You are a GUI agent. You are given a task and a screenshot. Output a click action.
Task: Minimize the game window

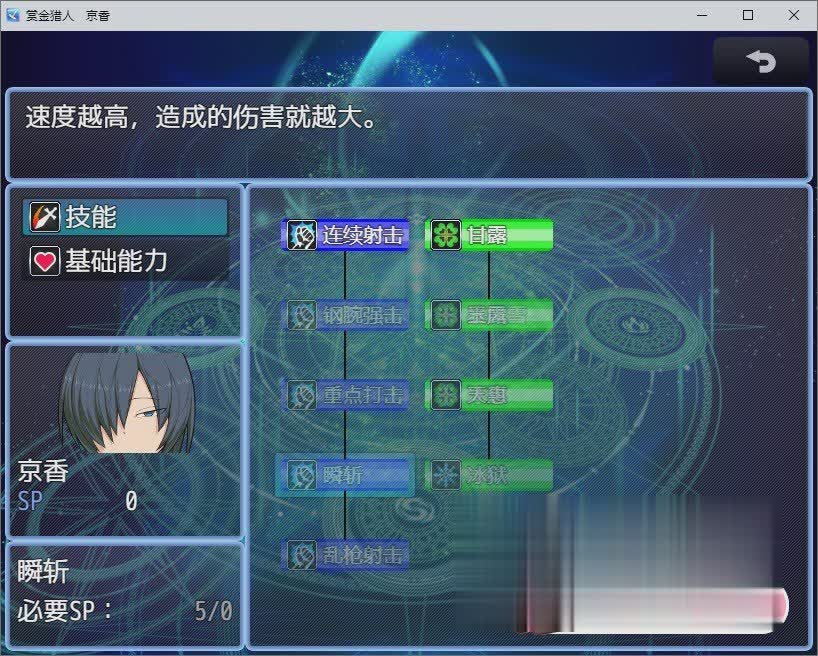(702, 15)
